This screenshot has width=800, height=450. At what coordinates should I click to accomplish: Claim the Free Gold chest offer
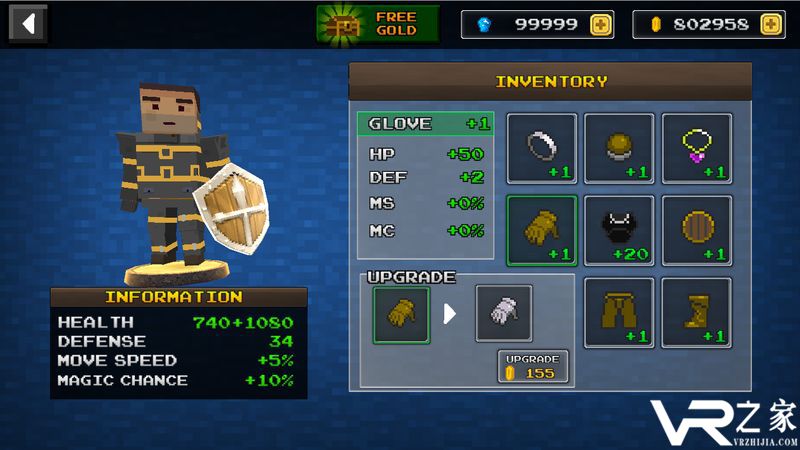pyautogui.click(x=378, y=24)
